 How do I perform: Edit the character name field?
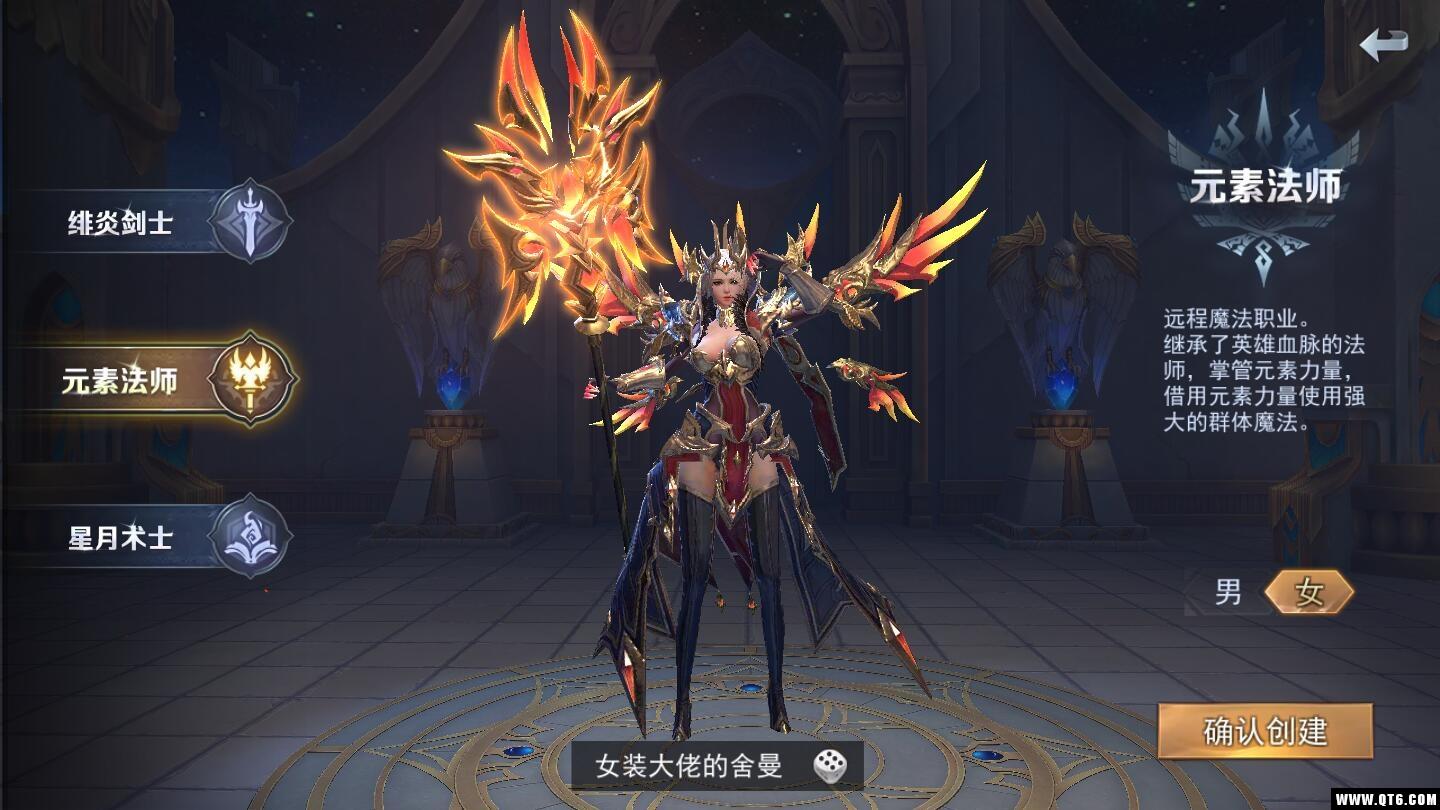(x=688, y=767)
